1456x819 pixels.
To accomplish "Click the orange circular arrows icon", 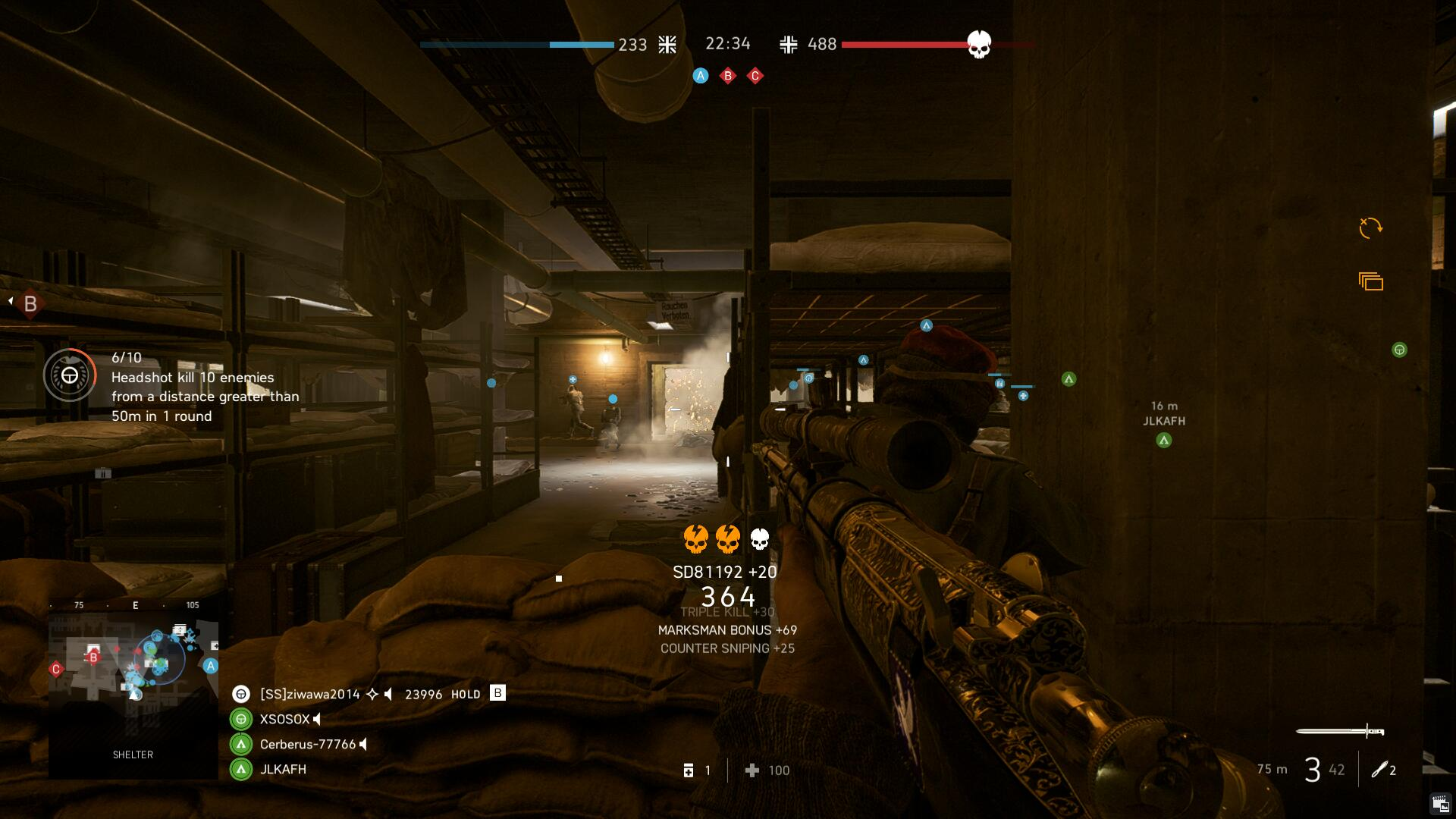I will pos(1370,227).
